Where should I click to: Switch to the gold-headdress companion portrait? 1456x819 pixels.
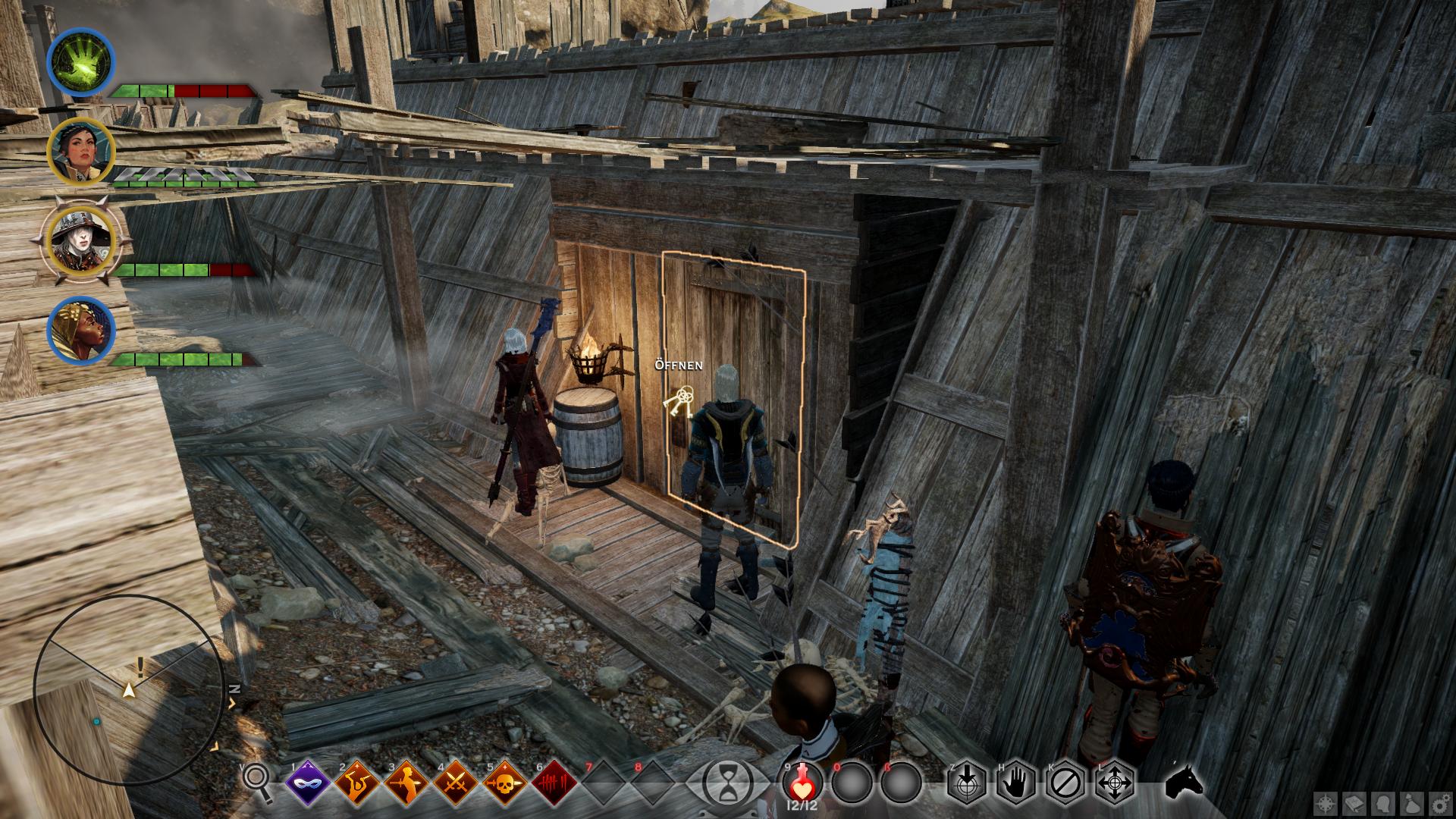click(x=80, y=331)
